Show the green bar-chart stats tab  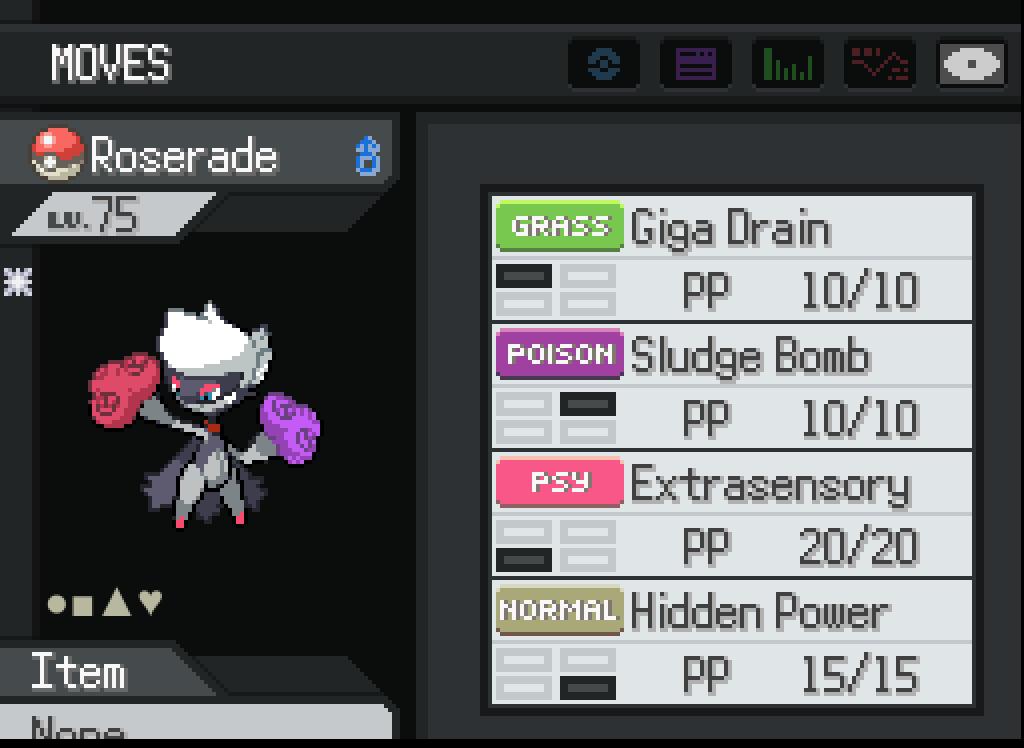[788, 65]
